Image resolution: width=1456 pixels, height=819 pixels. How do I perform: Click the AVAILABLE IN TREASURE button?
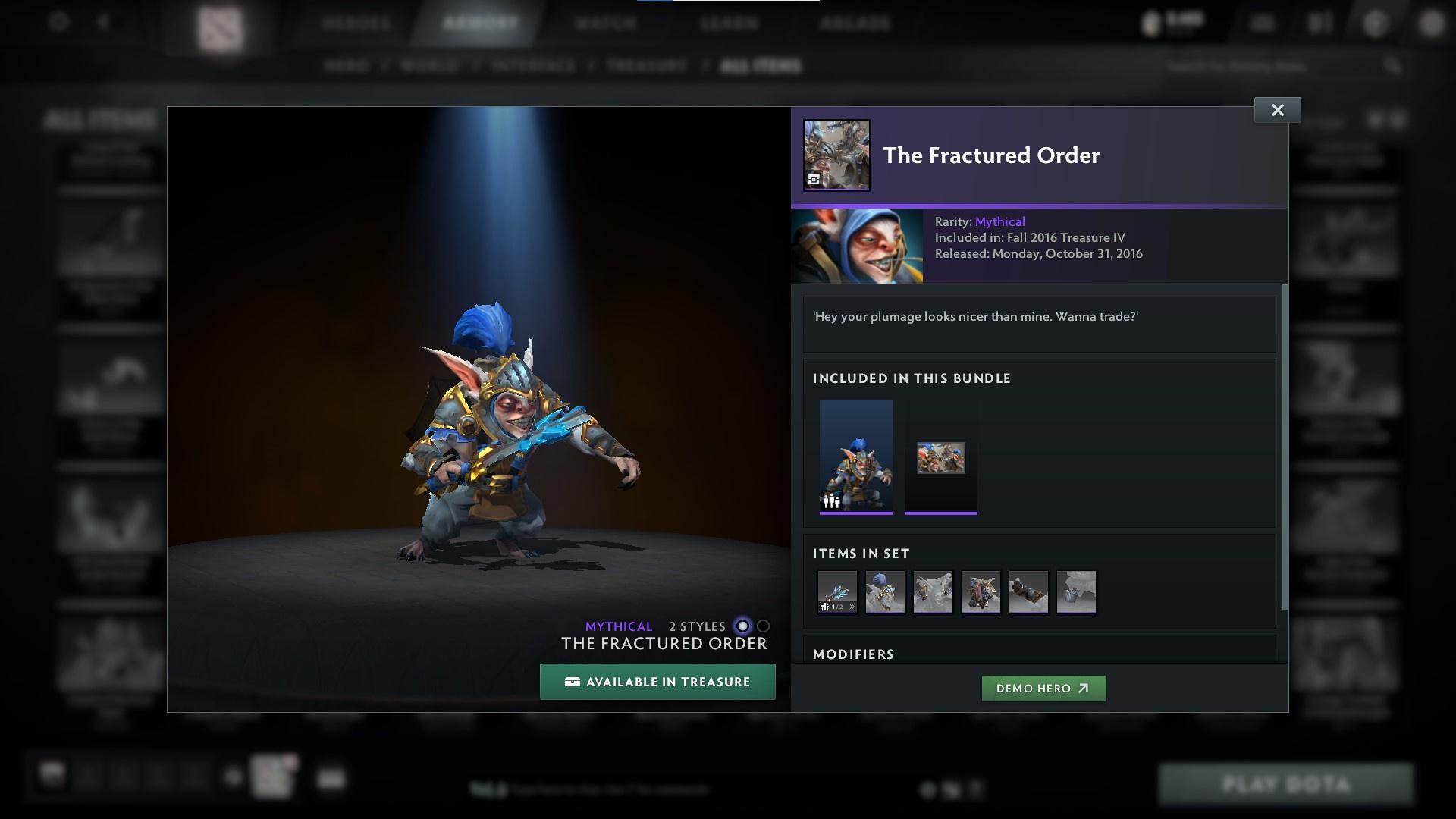click(657, 682)
